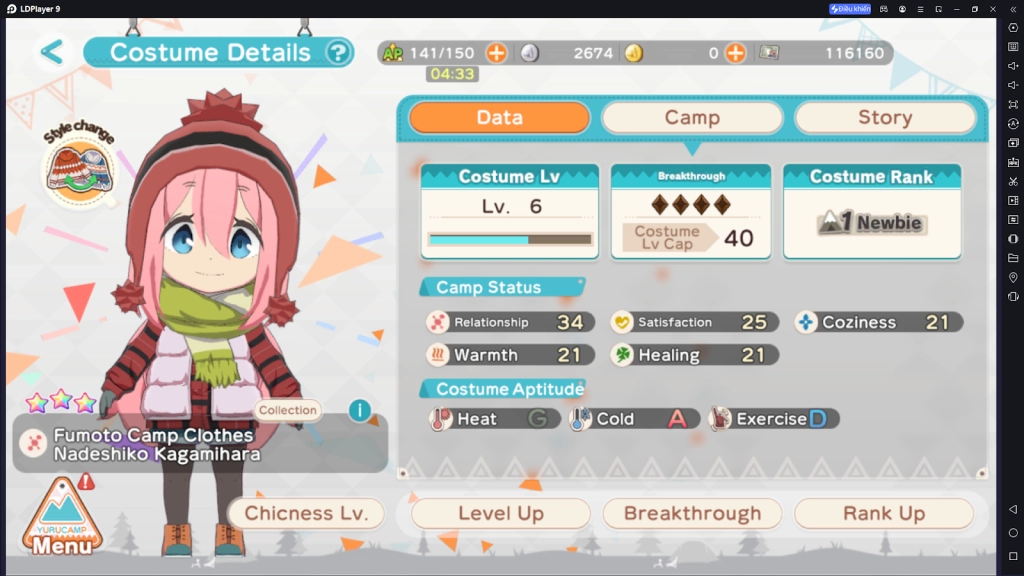Add more AP with the plus button
The height and width of the screenshot is (576, 1024).
click(496, 53)
